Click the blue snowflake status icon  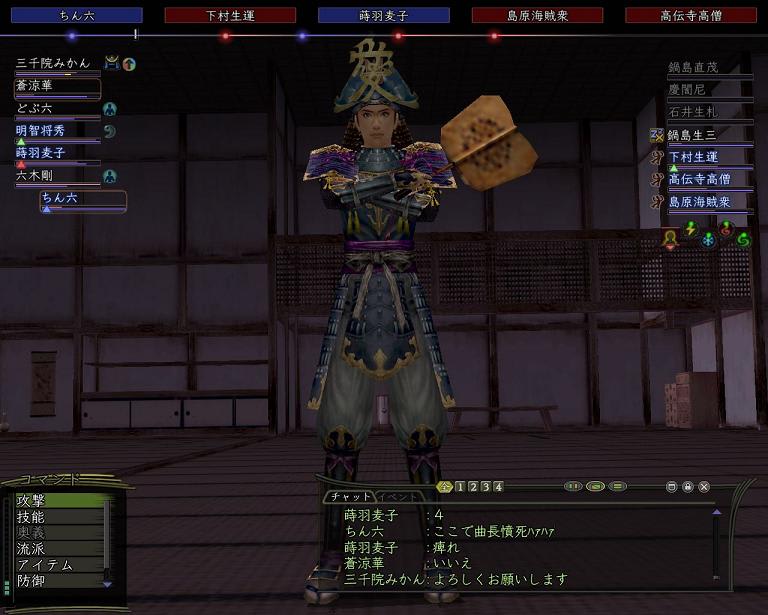tap(709, 240)
